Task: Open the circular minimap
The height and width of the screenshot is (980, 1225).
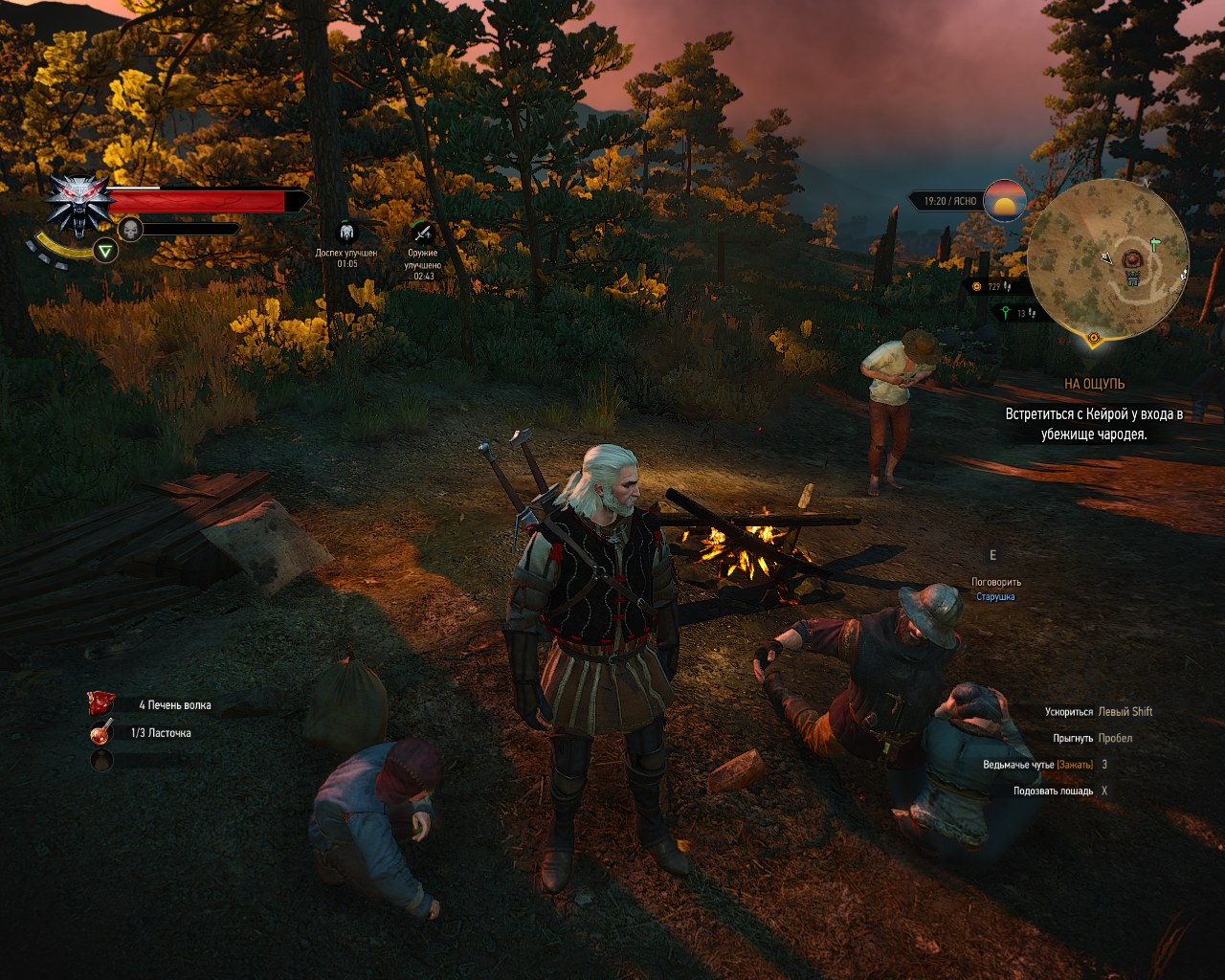Action: point(1107,258)
